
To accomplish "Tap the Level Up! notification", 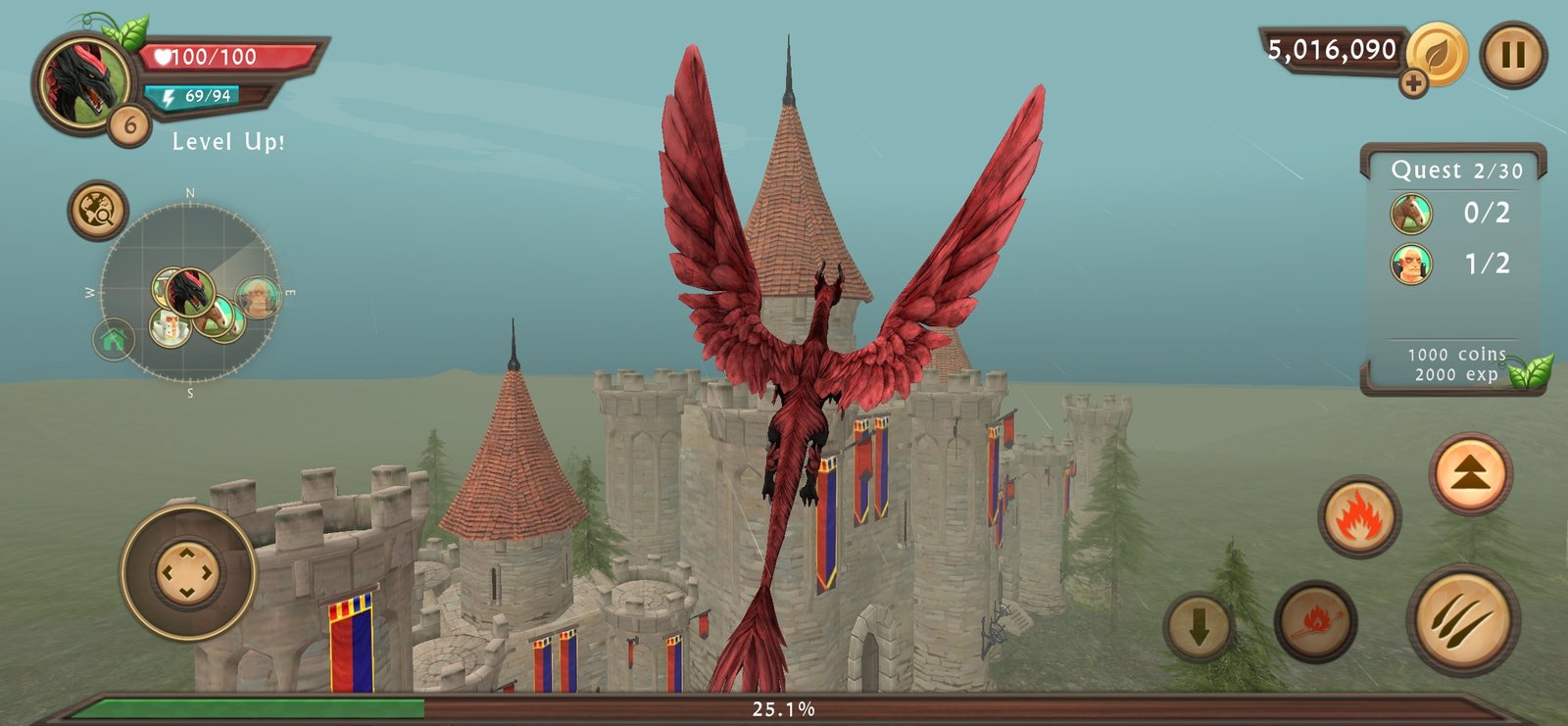I will 228,142.
